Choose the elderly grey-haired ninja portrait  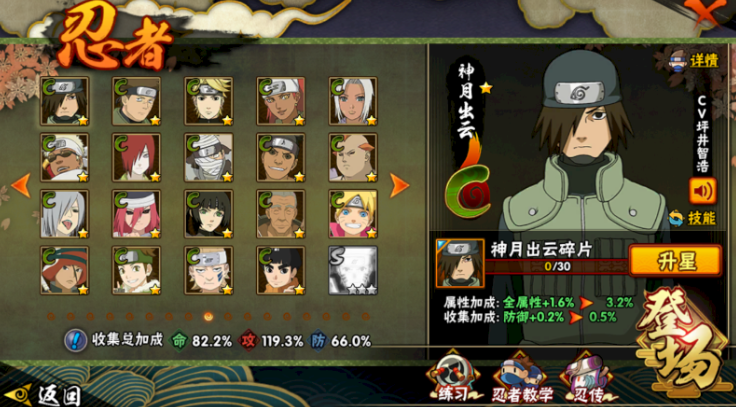click(281, 214)
